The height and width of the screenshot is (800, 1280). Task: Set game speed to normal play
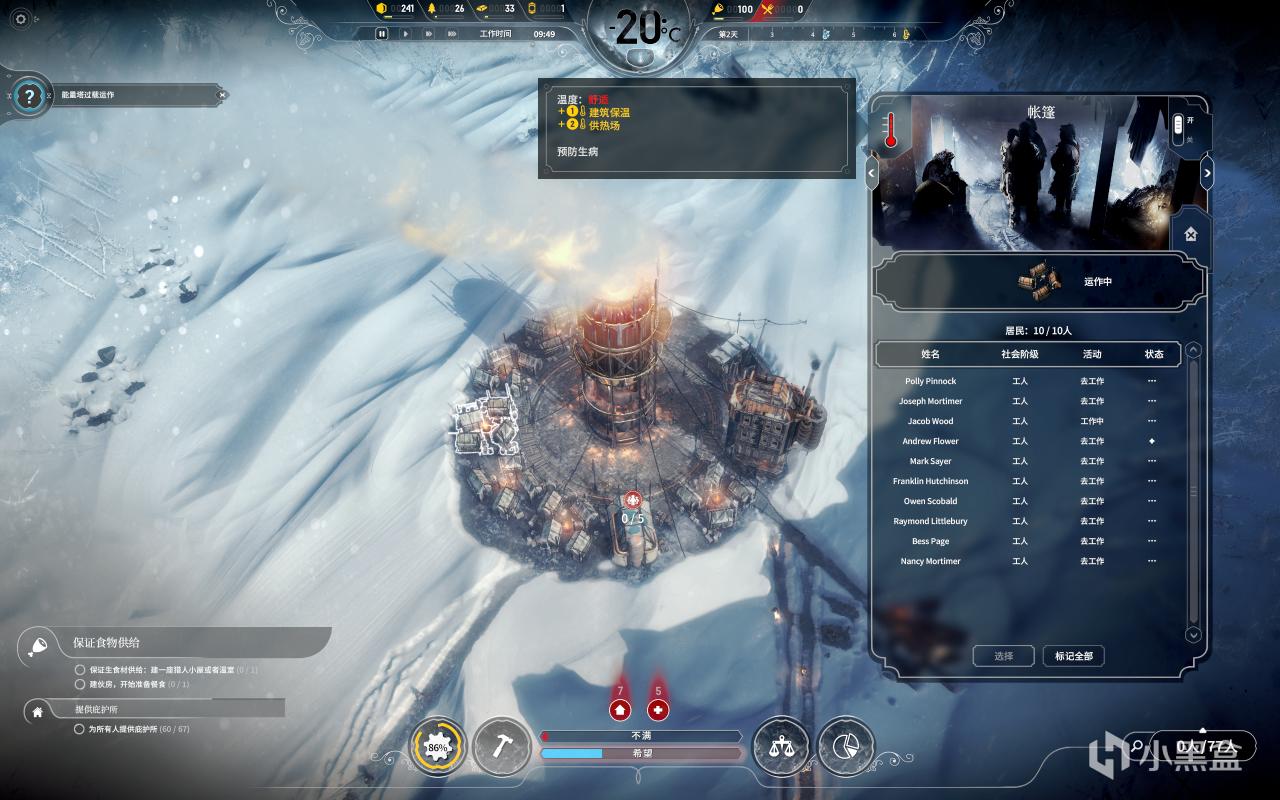pos(405,33)
